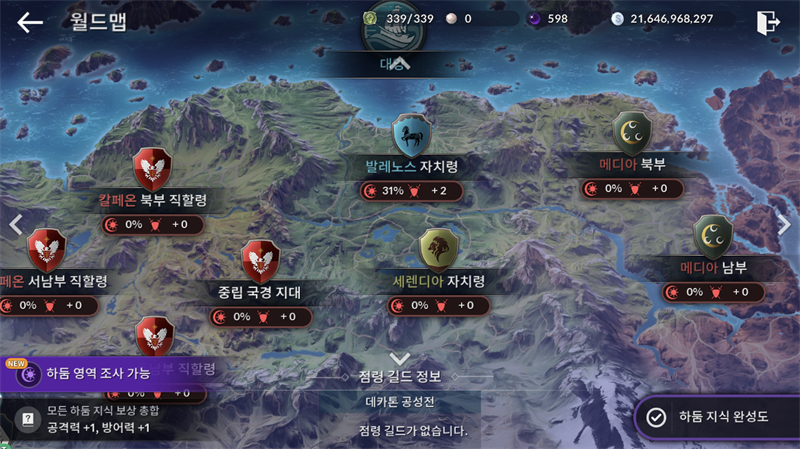Select the 칼페온 북부 직할령 marker
The image size is (800, 449).
point(153,168)
